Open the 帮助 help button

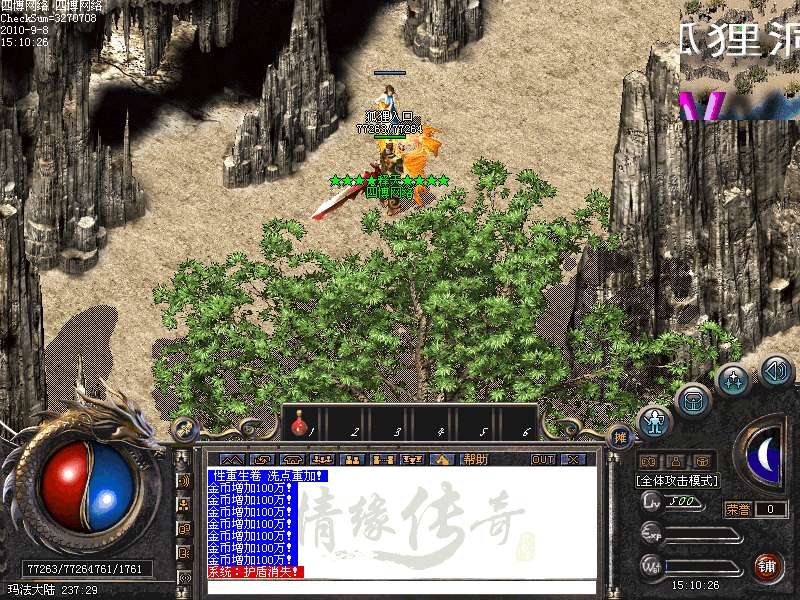[475, 459]
